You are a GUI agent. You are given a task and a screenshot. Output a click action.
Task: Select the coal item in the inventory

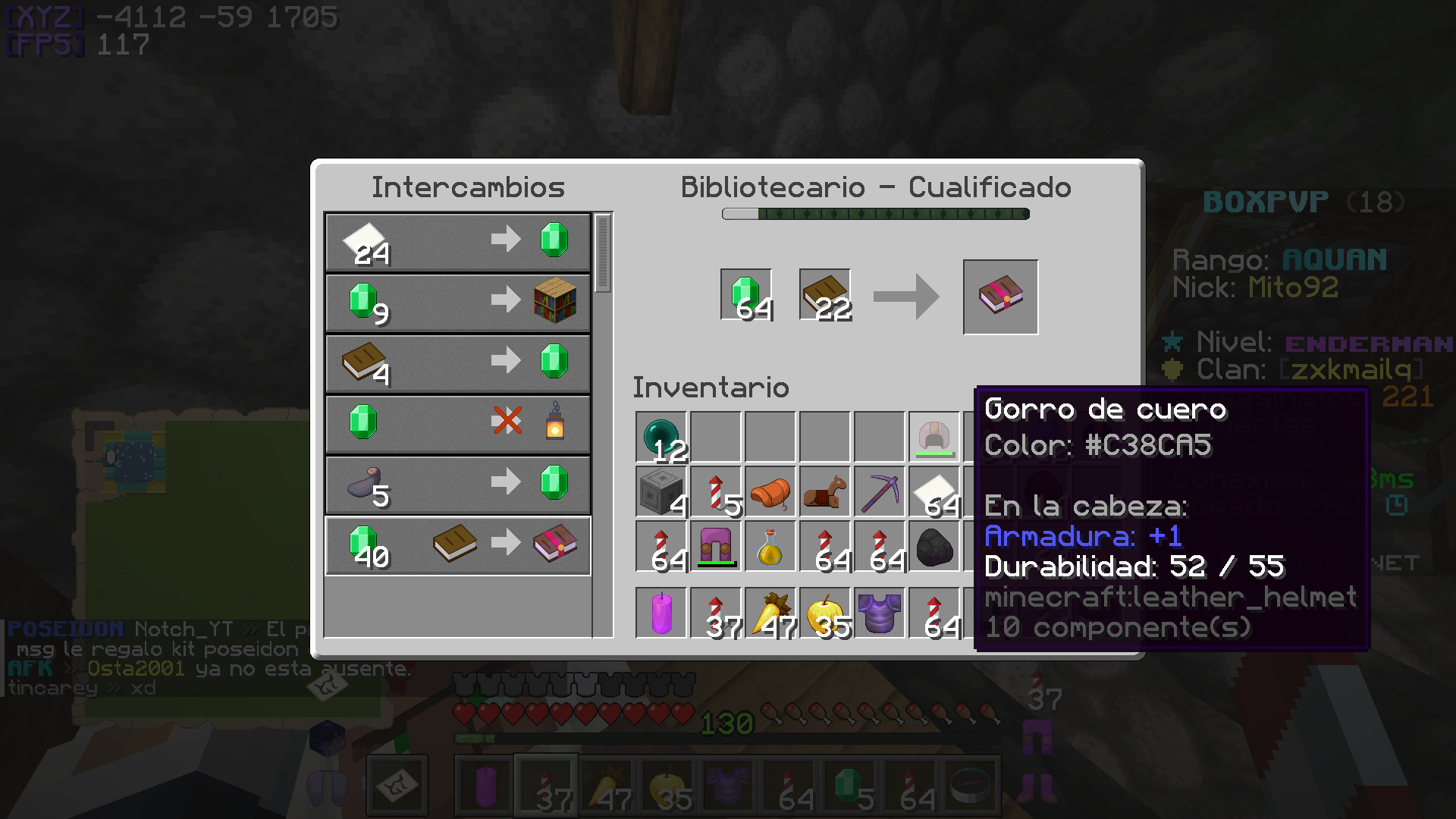point(934,547)
